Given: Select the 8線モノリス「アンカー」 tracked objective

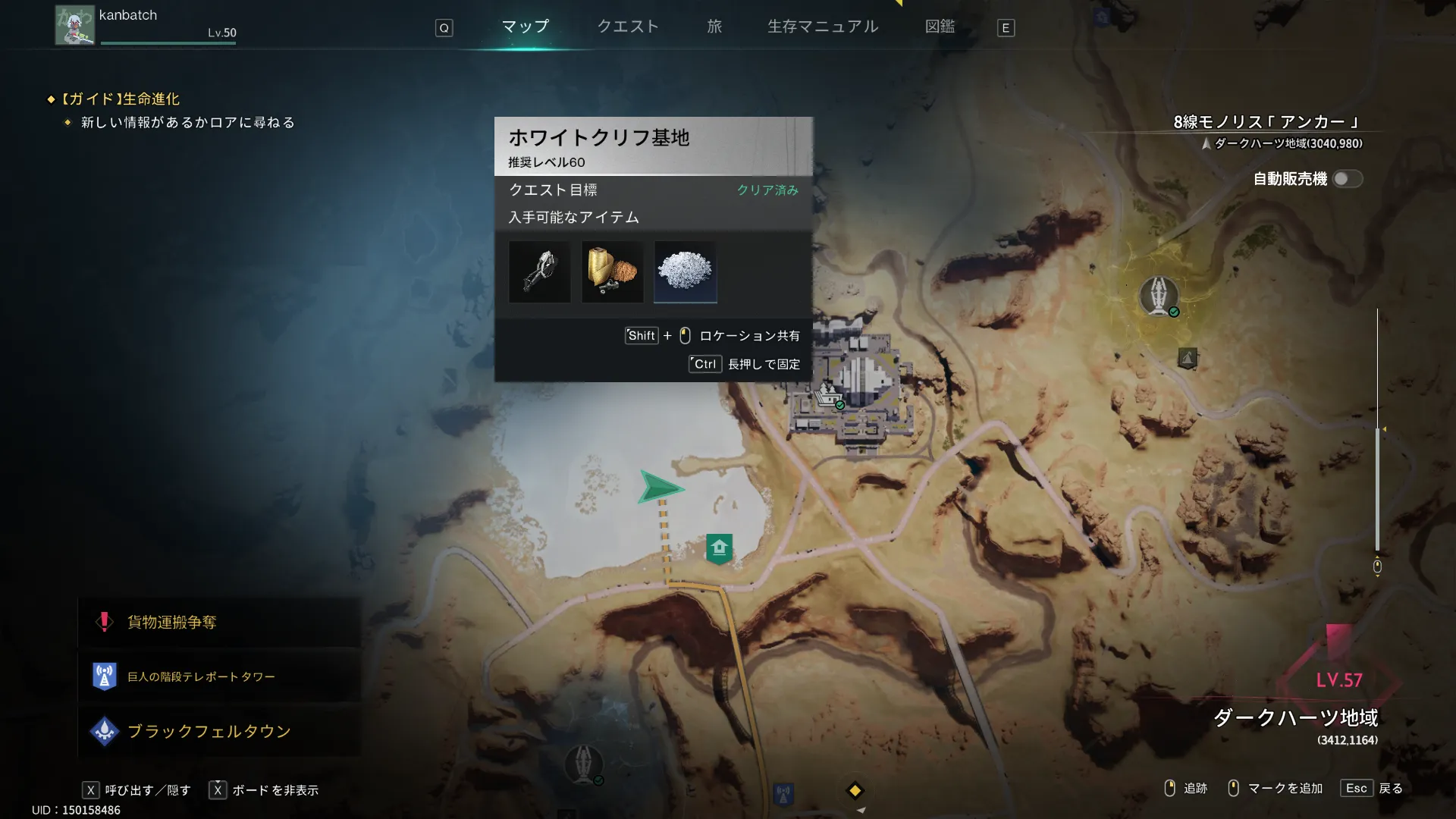Looking at the screenshot, I should 1267,122.
